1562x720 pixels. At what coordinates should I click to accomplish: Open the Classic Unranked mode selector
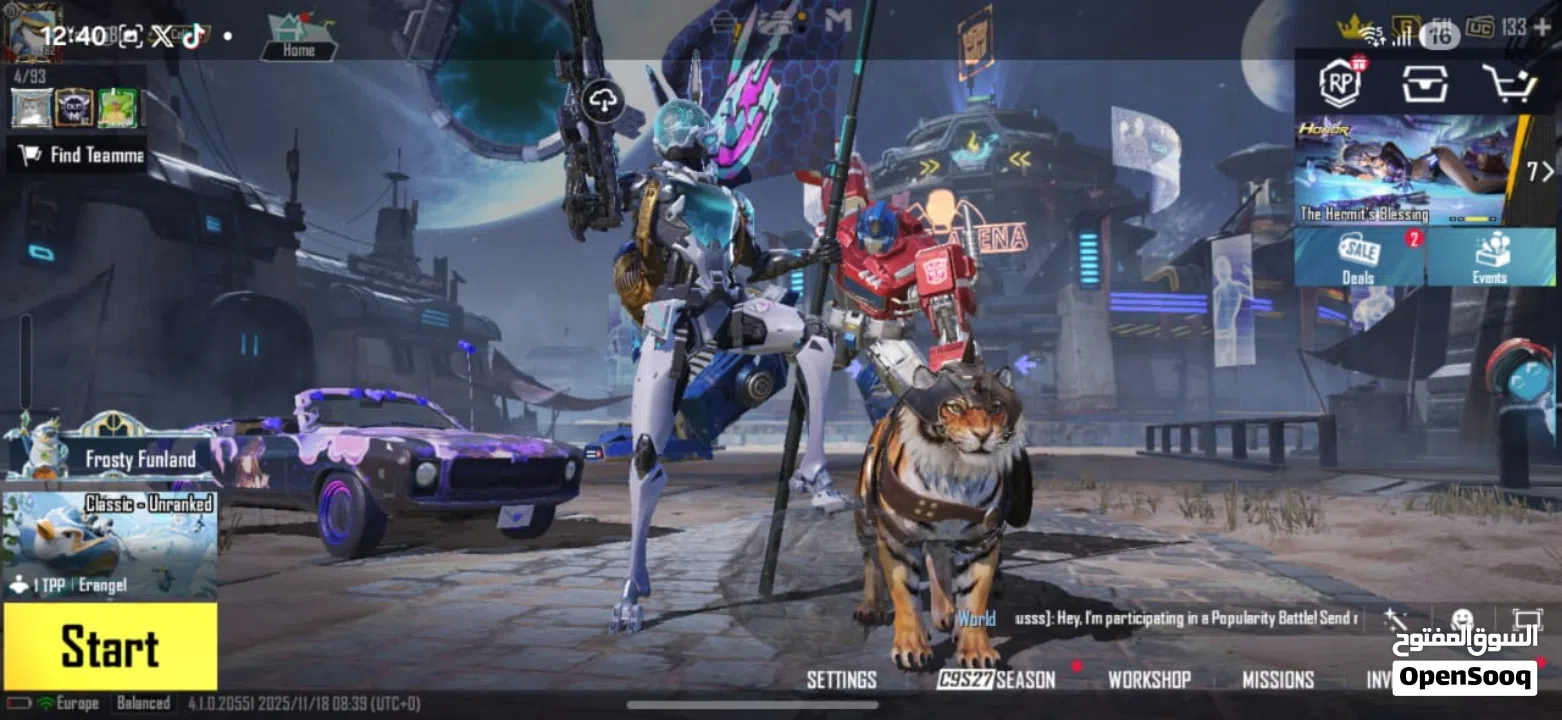tap(110, 544)
